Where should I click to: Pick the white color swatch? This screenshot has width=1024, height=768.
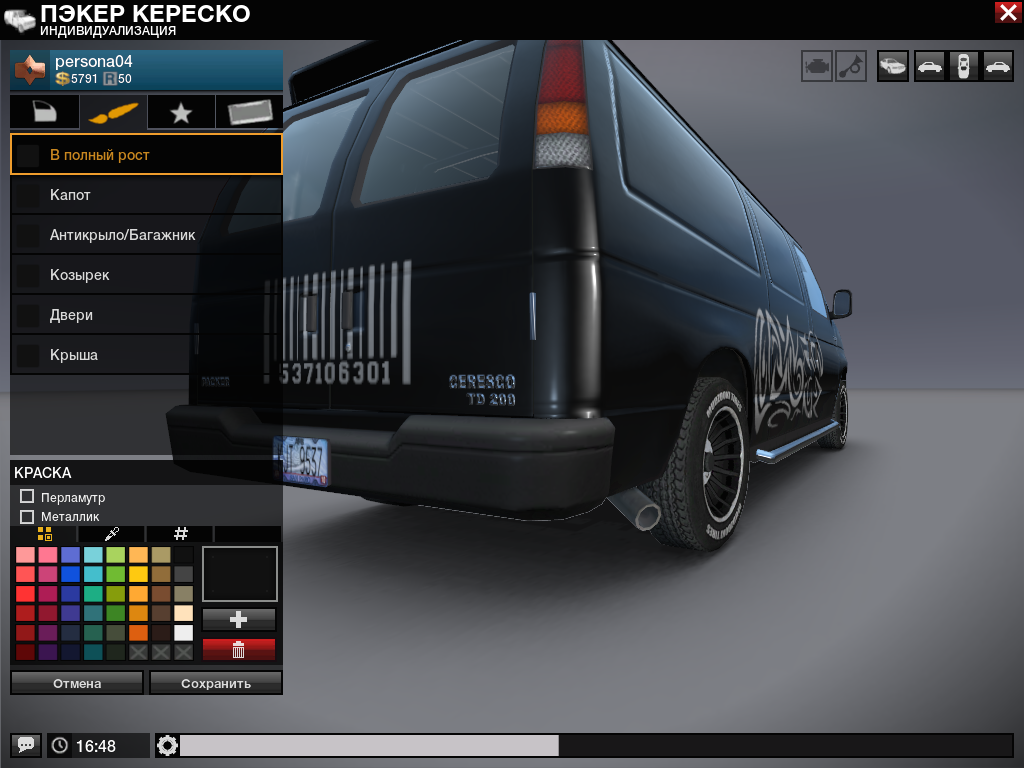point(183,632)
